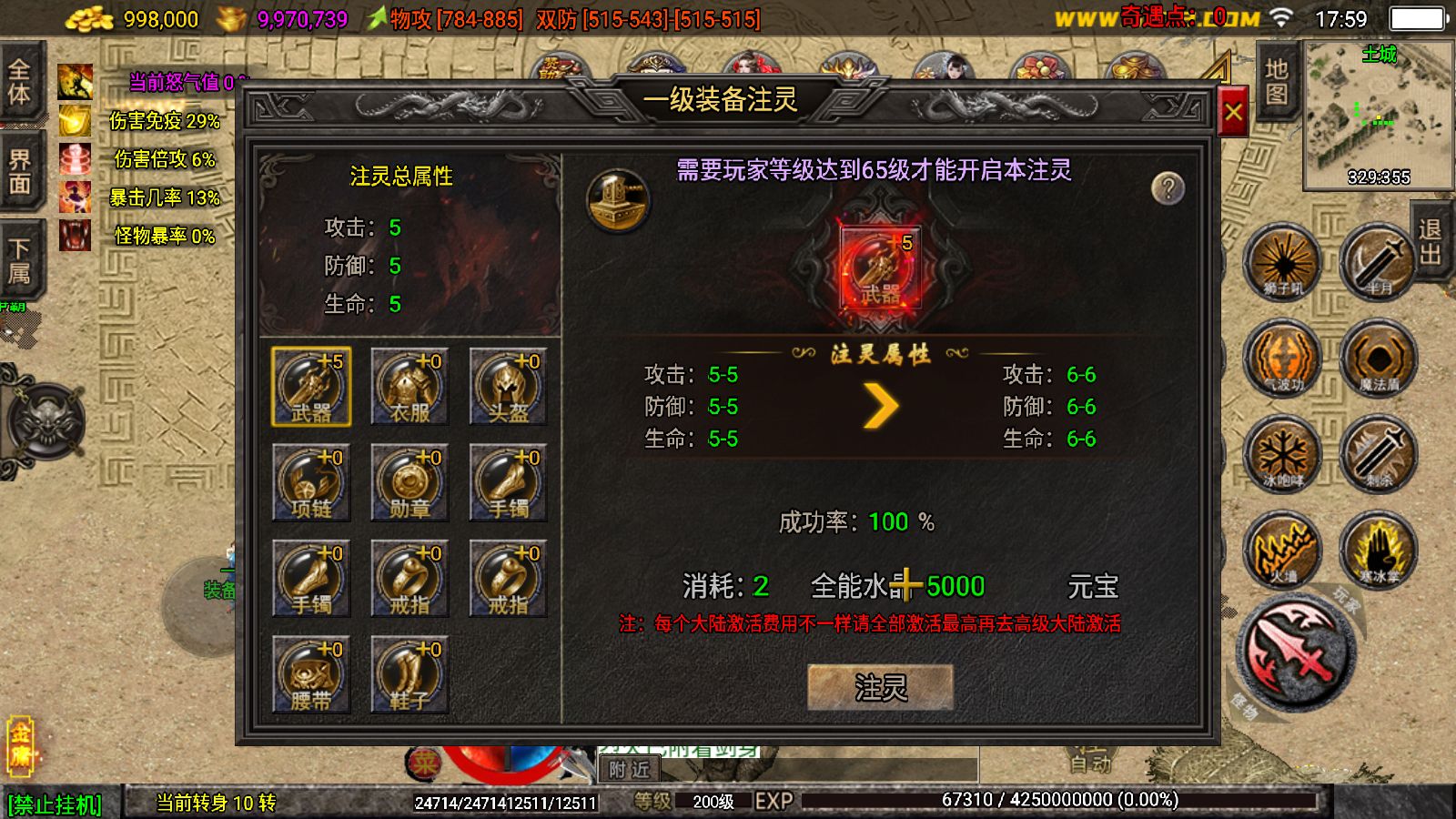The height and width of the screenshot is (819, 1456).
Task: Open the 界面 sidebar menu
Action: [20, 173]
